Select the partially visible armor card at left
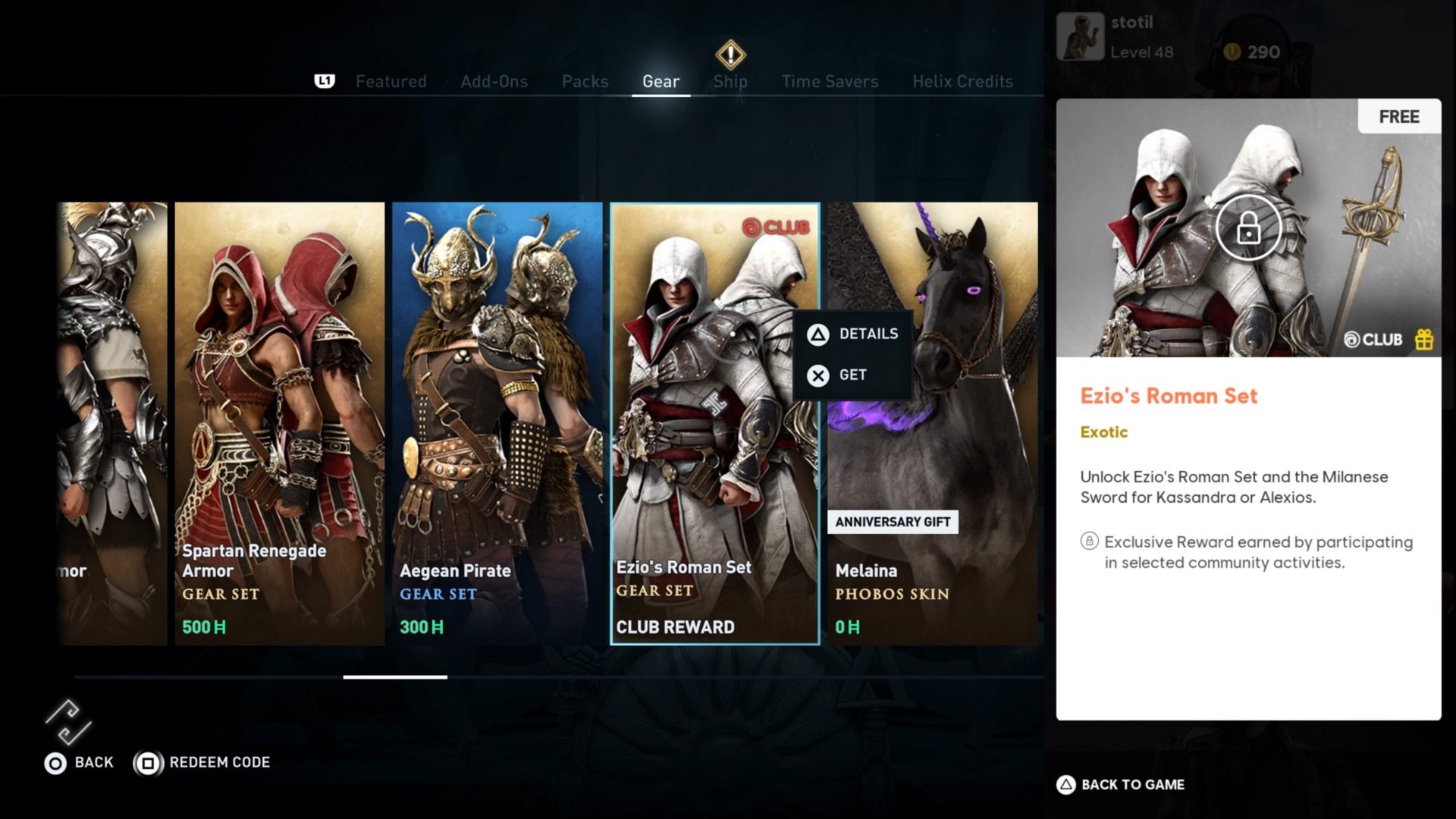 [114, 423]
